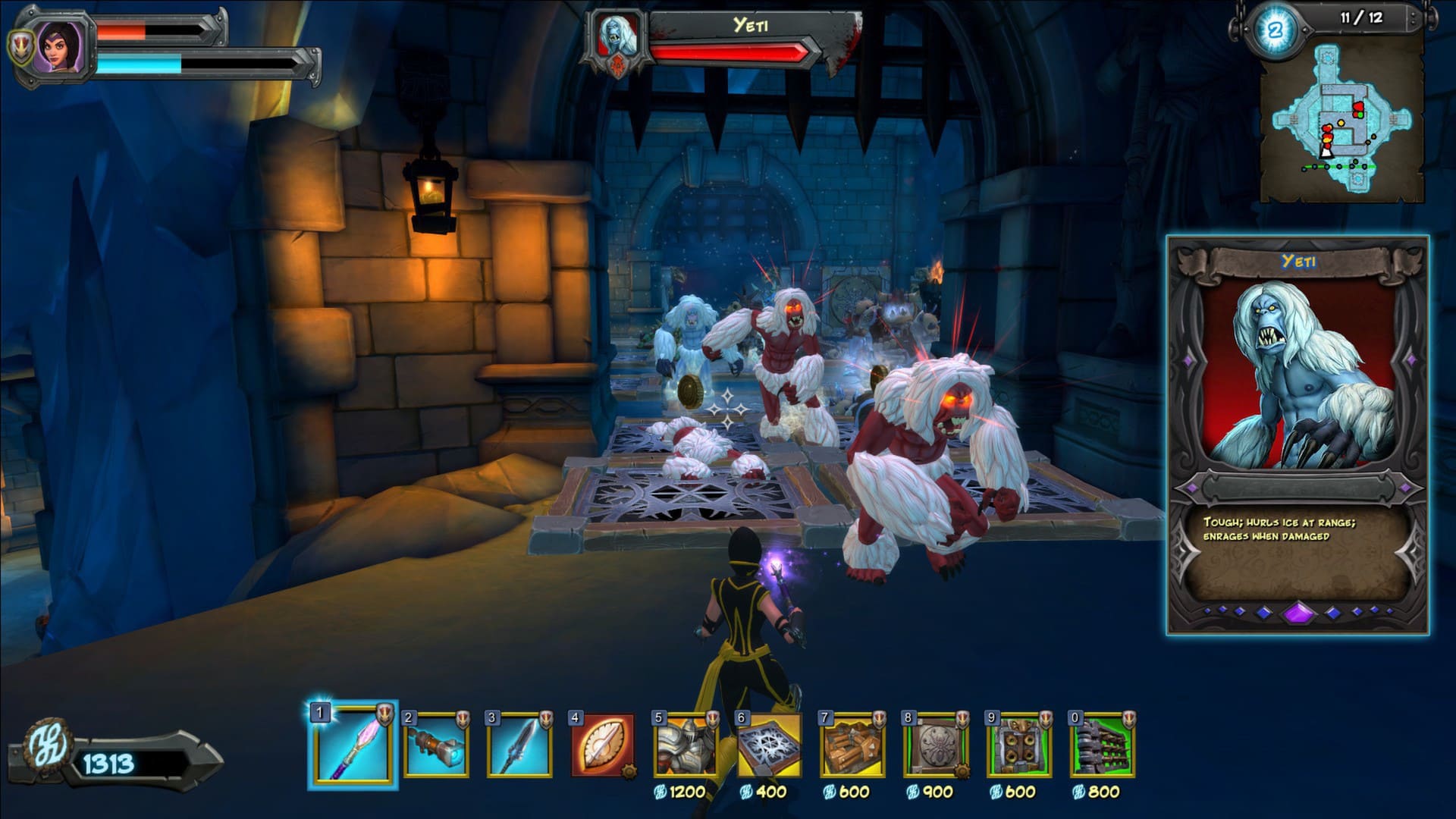
Task: Choose the dark blue spear in slot 3
Action: click(519, 745)
